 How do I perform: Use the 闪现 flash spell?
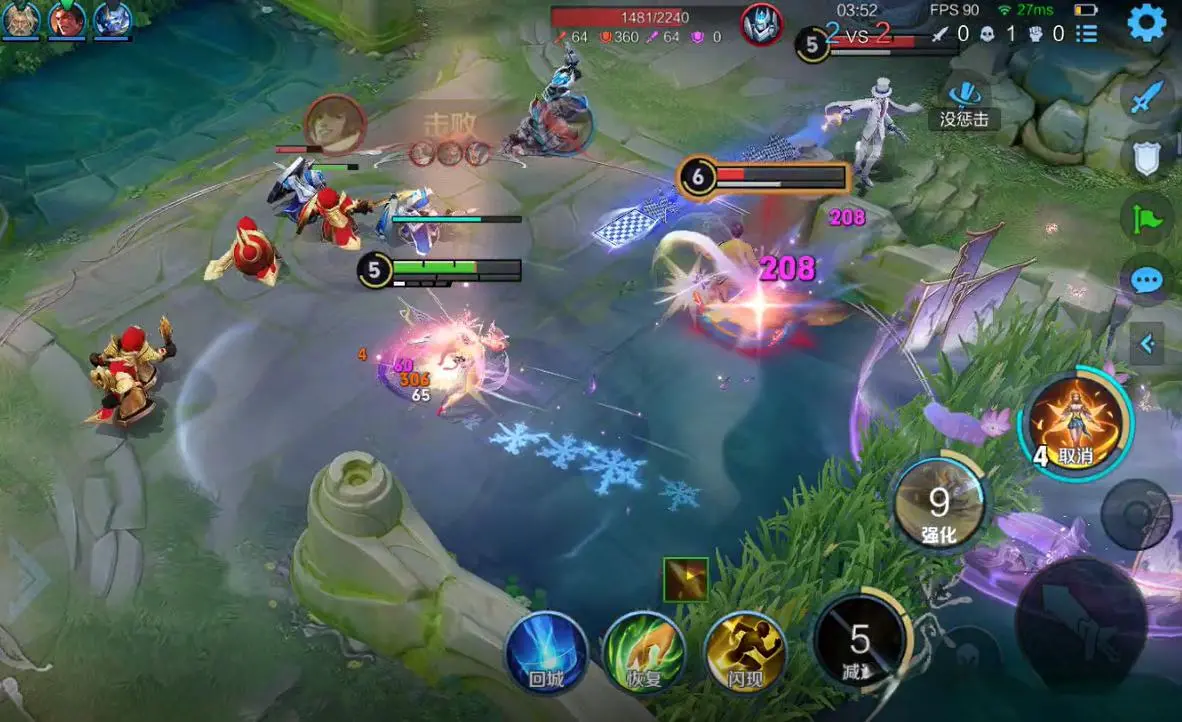(745, 653)
